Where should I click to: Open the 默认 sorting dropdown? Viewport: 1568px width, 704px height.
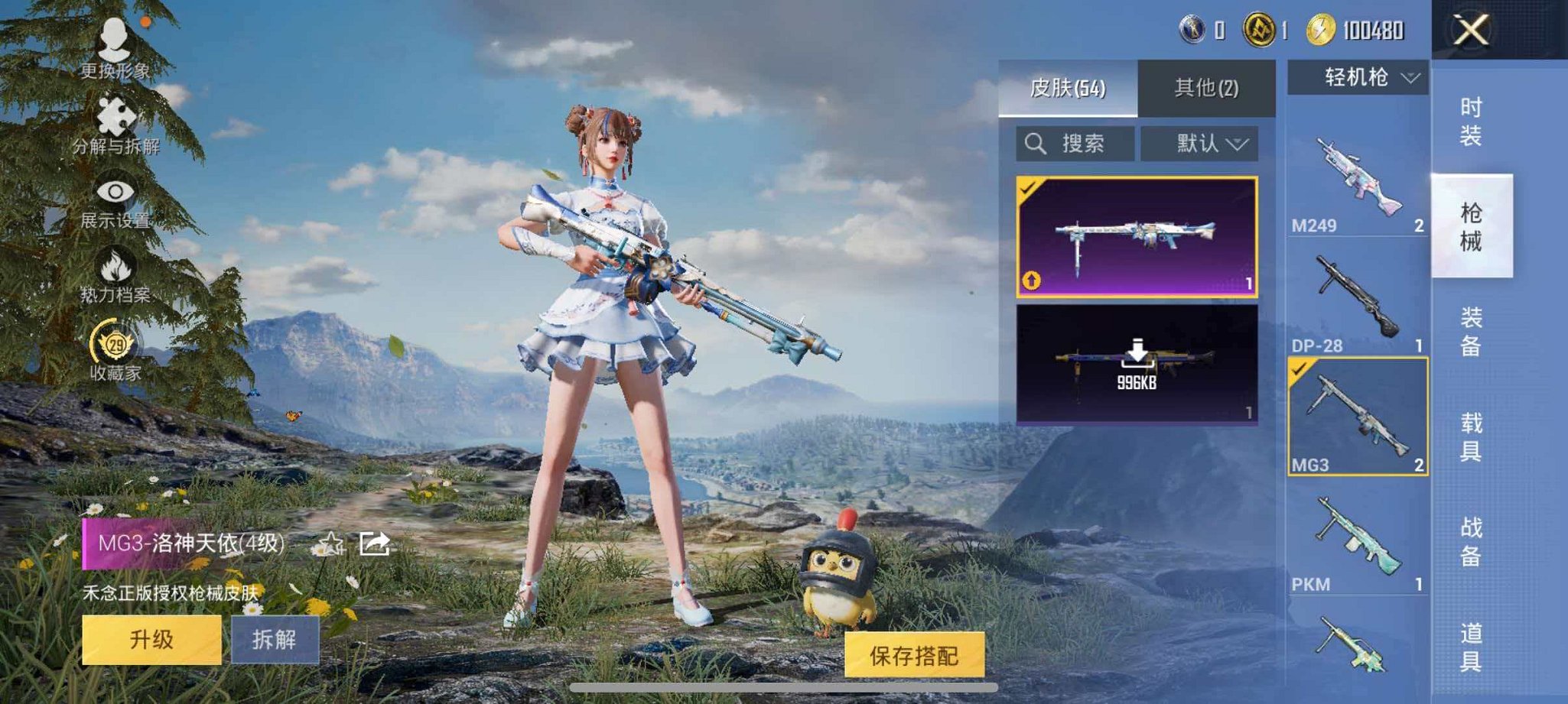click(1199, 144)
